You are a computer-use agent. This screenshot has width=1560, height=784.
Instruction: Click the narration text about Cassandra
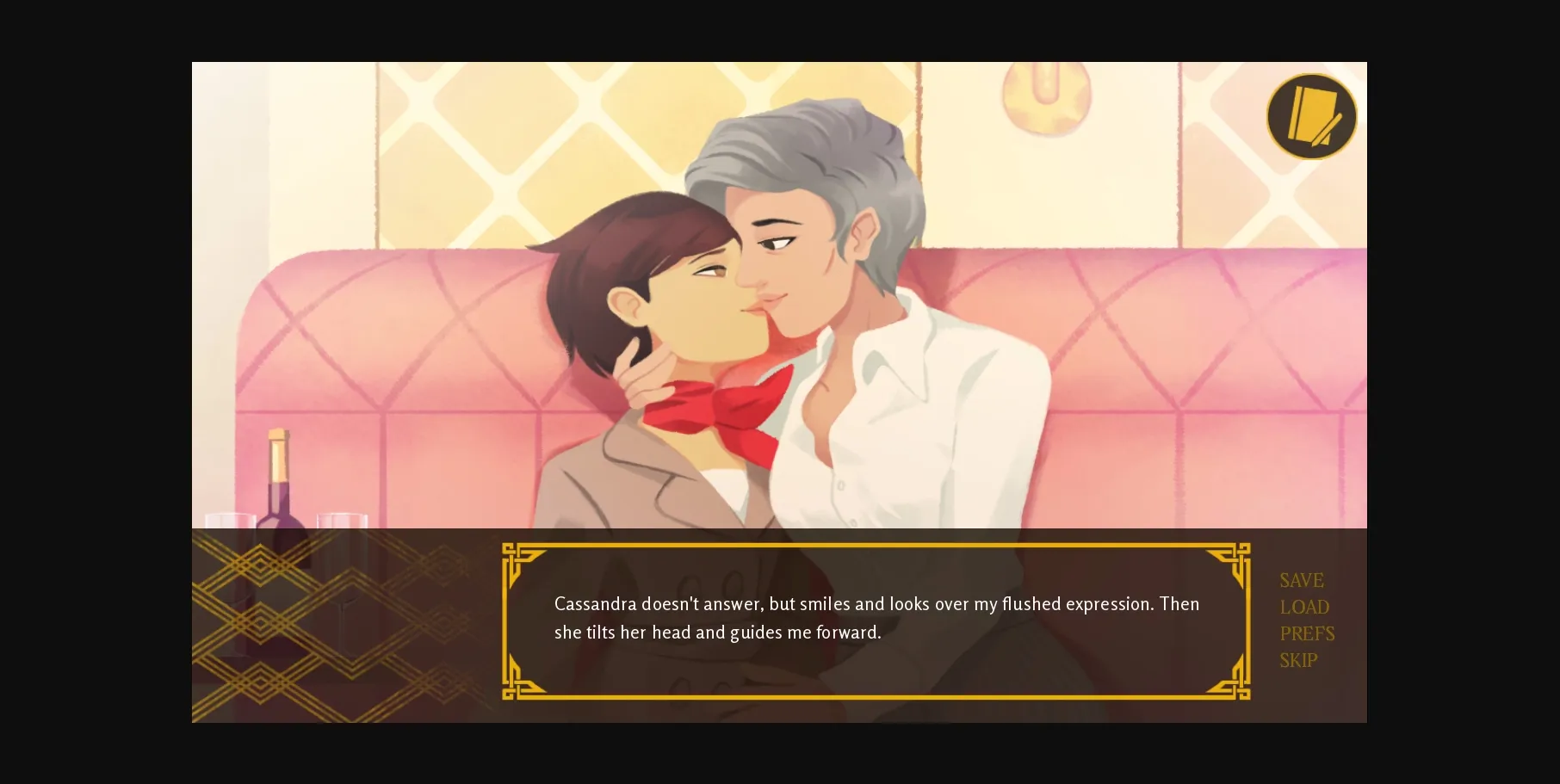[x=875, y=603]
